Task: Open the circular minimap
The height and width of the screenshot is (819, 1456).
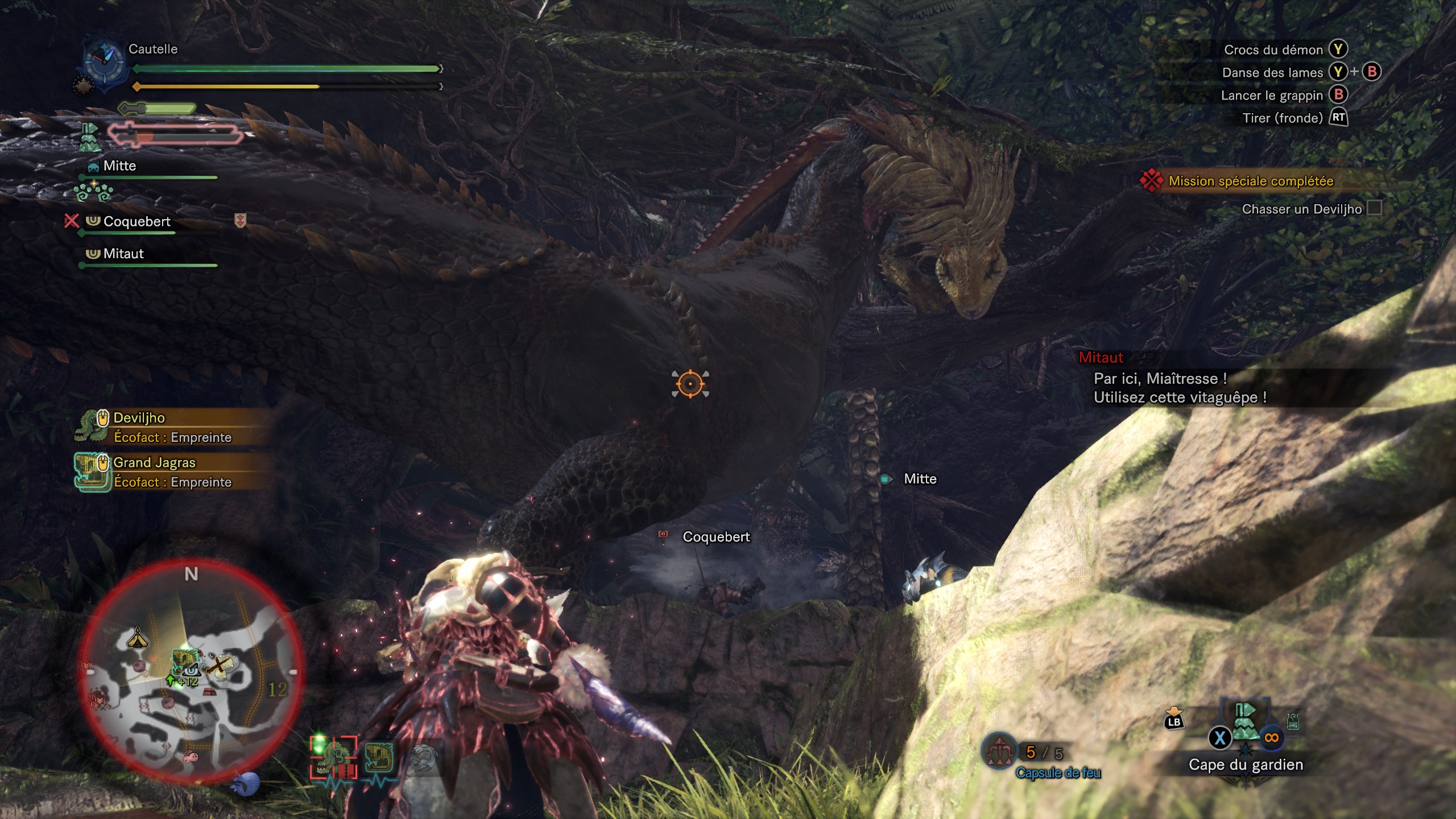Action: pyautogui.click(x=191, y=671)
